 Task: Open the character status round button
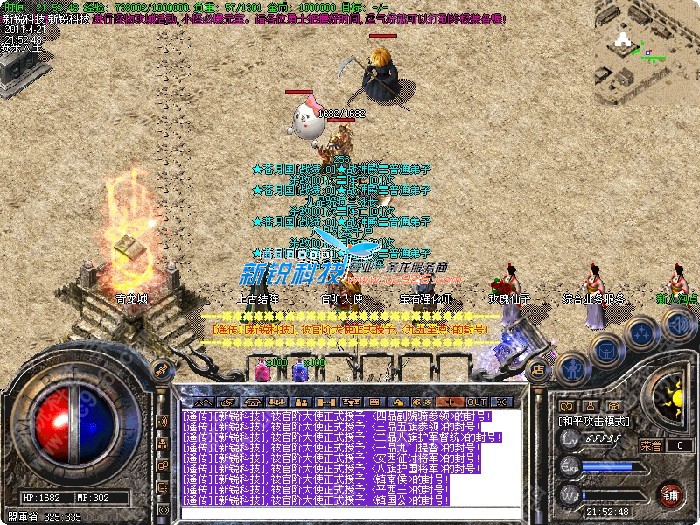tap(573, 367)
